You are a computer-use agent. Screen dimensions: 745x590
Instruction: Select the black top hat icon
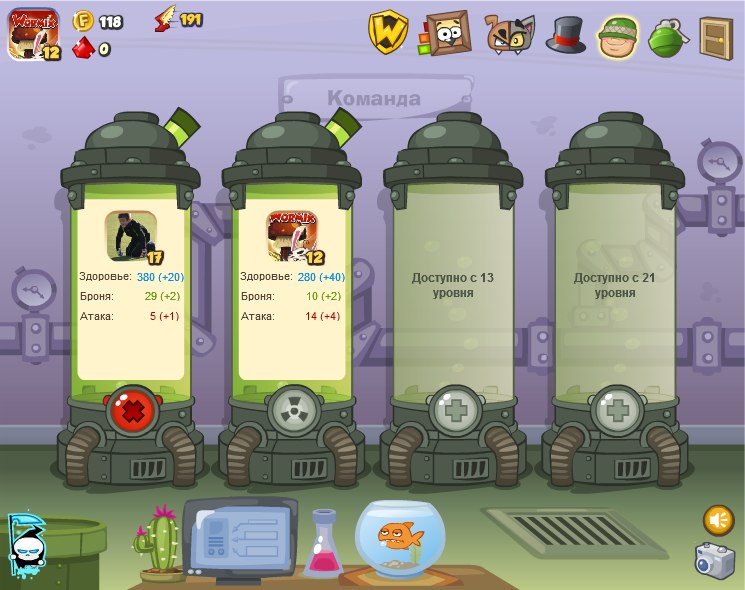(x=565, y=34)
